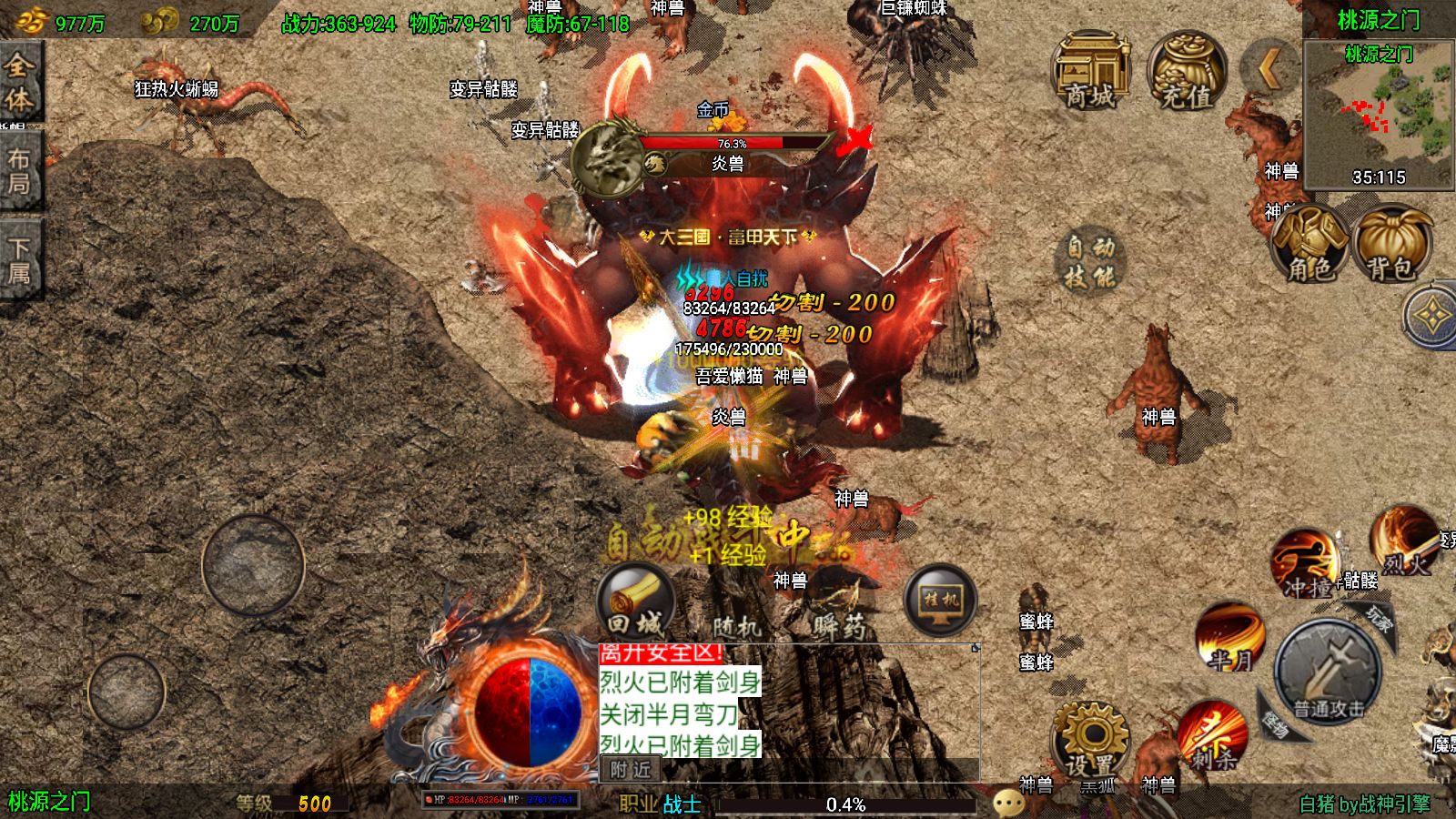Open the 设置 settings gear
The width and height of the screenshot is (1456, 819).
point(1090,739)
